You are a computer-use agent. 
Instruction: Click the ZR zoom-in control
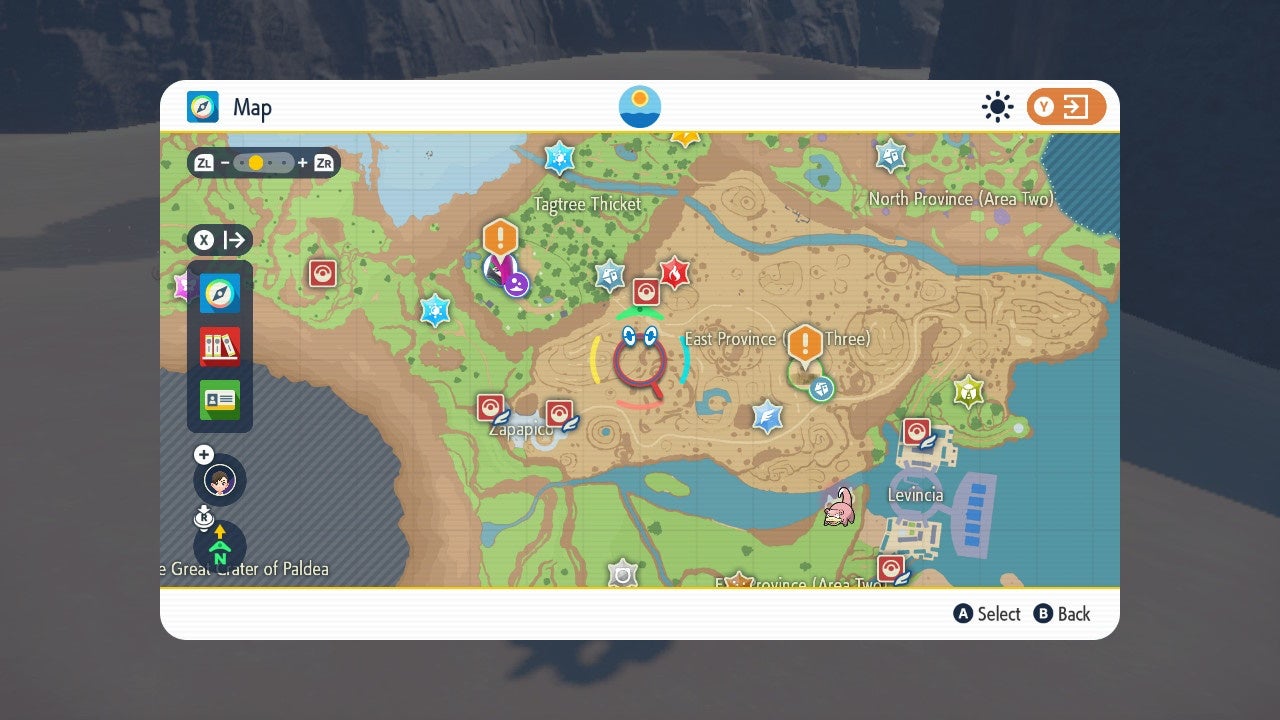coord(322,161)
